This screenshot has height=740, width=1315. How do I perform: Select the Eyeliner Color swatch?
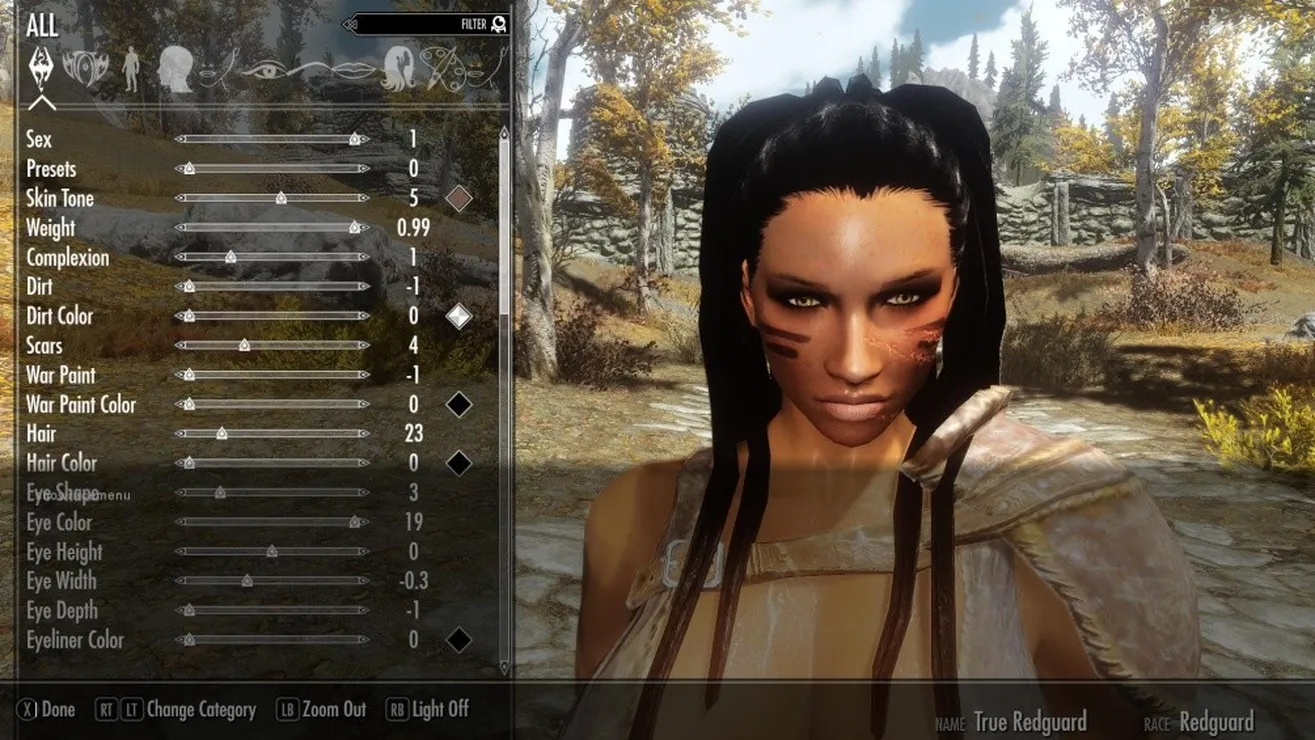(458, 640)
